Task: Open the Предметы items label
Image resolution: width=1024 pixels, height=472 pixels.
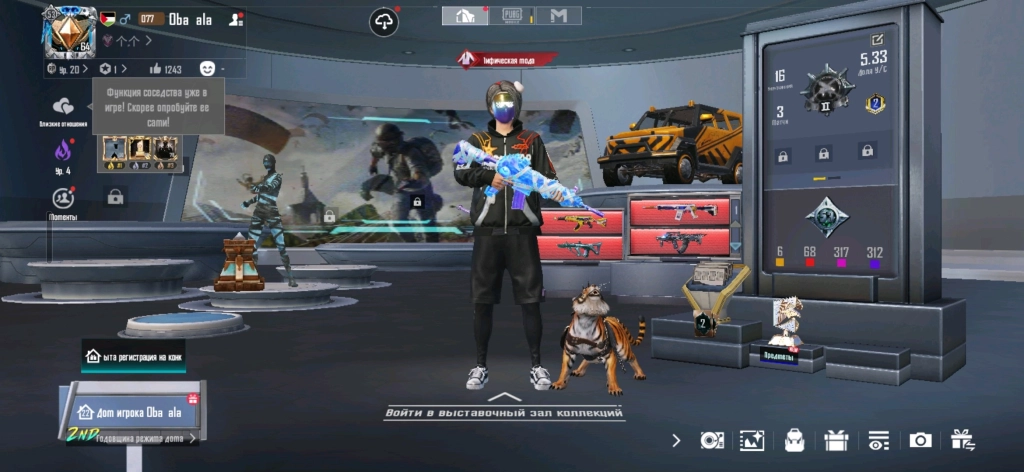Action: coord(781,356)
